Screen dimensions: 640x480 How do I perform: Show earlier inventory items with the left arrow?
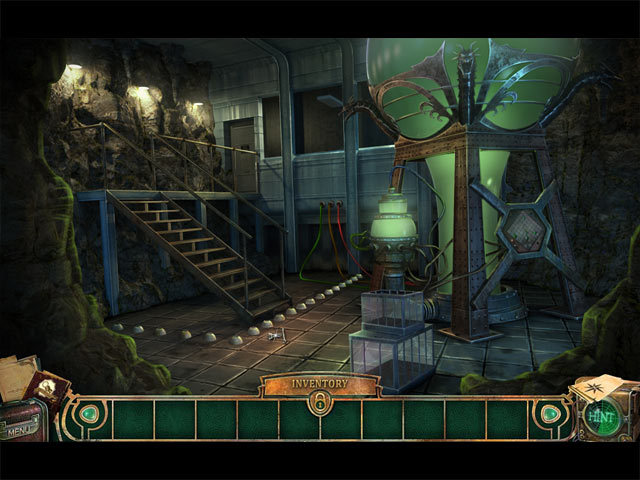tap(89, 414)
